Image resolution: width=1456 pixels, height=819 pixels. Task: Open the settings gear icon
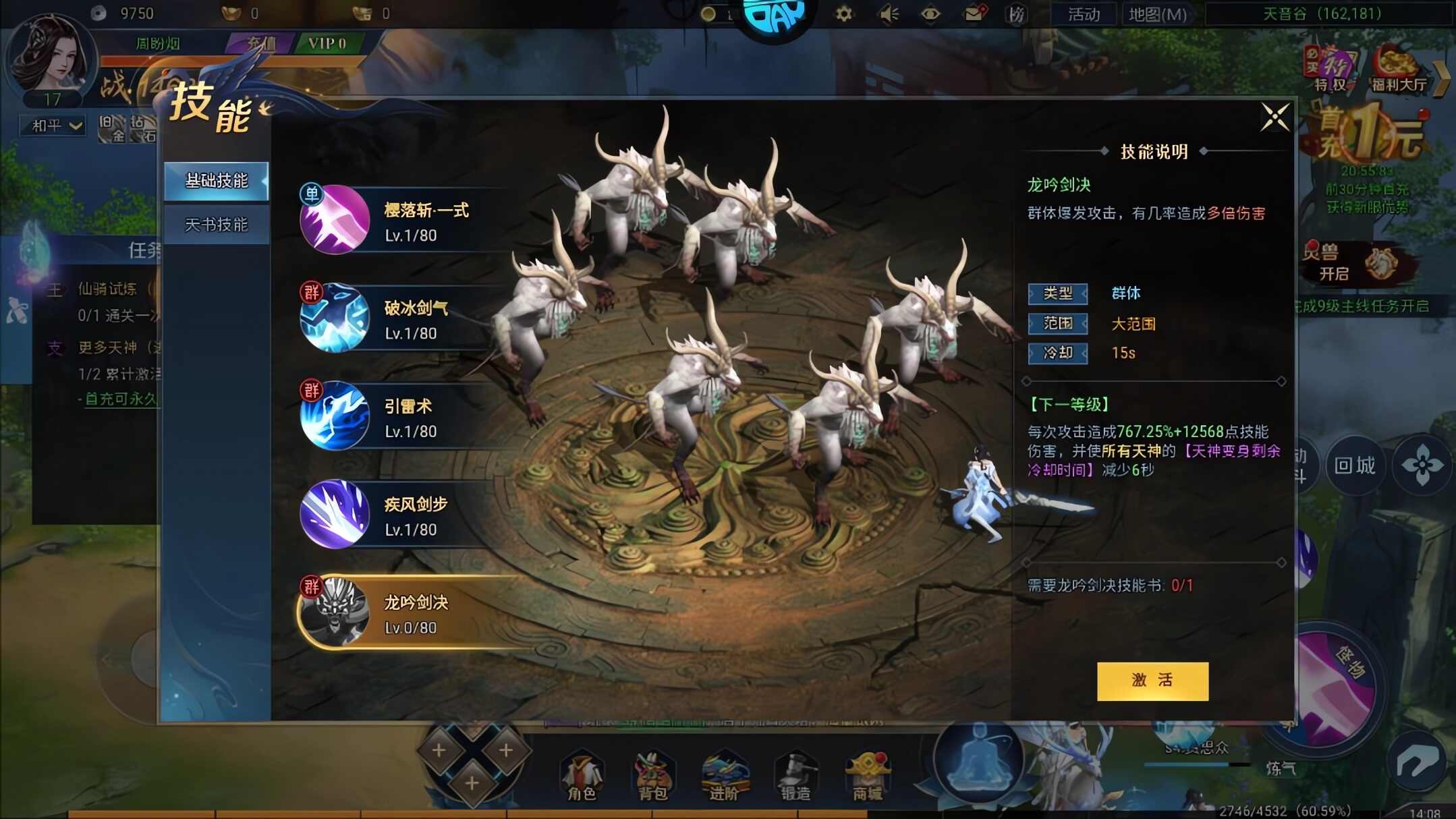coord(843,13)
